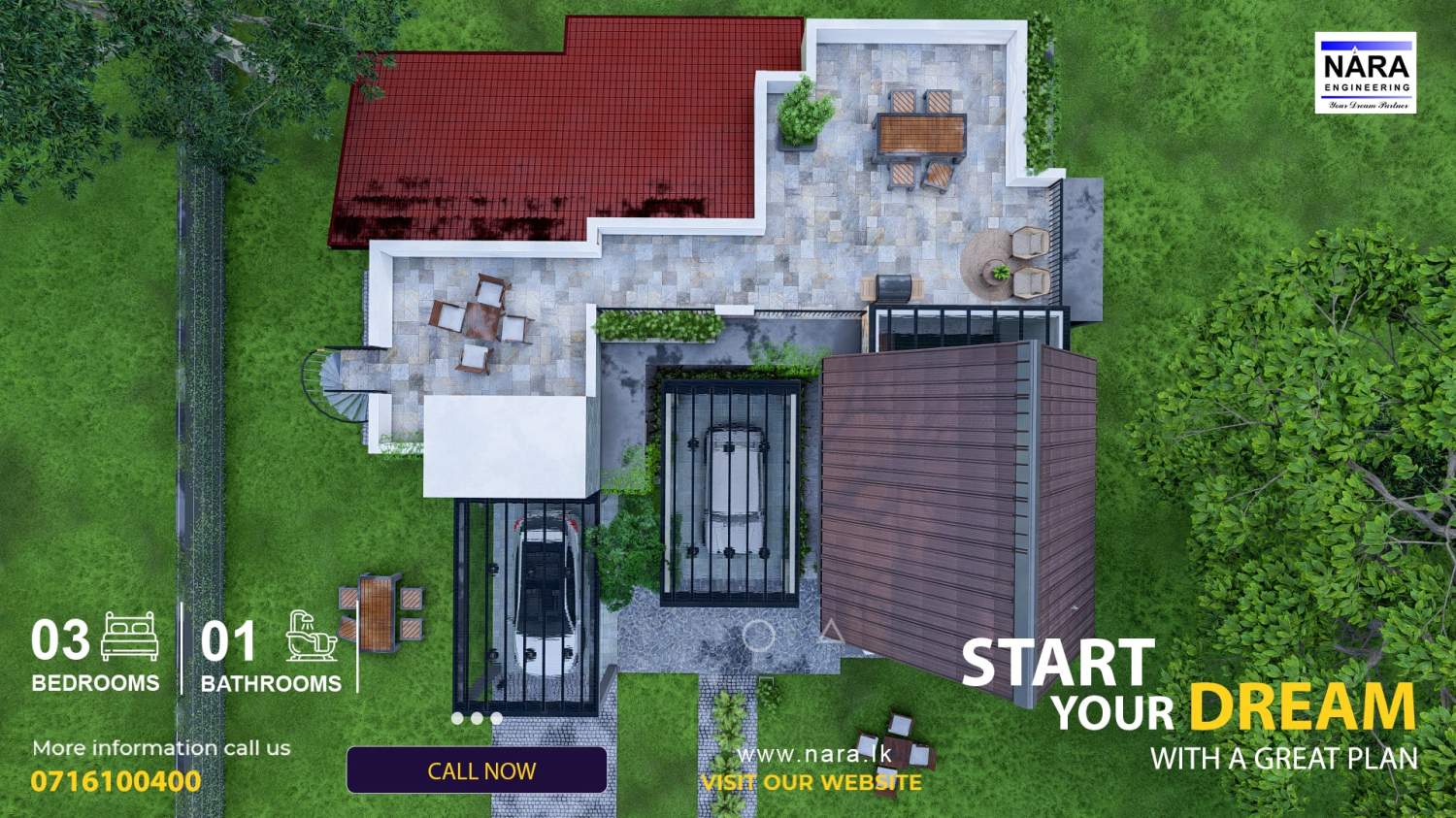Tap the CALL NOW button
This screenshot has height=818, width=1456.
click(477, 770)
